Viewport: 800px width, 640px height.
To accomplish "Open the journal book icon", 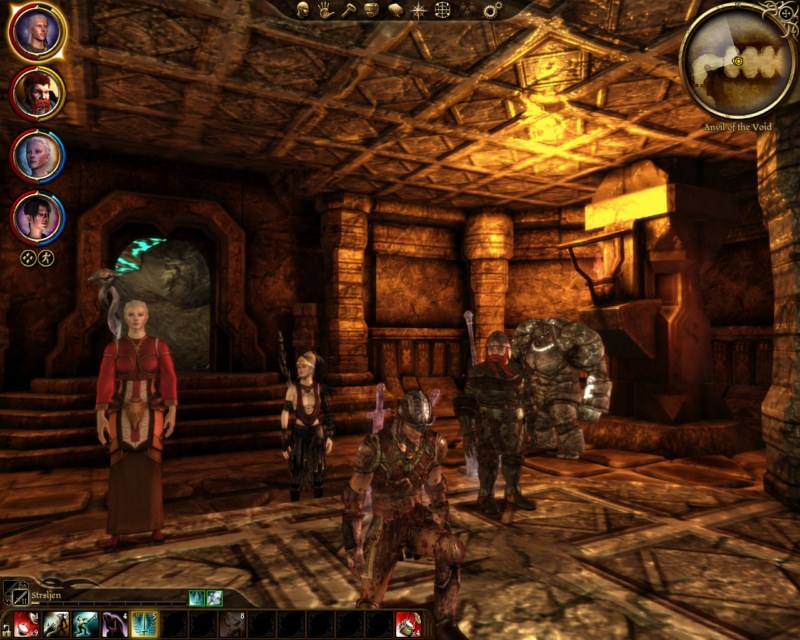I will [x=394, y=10].
